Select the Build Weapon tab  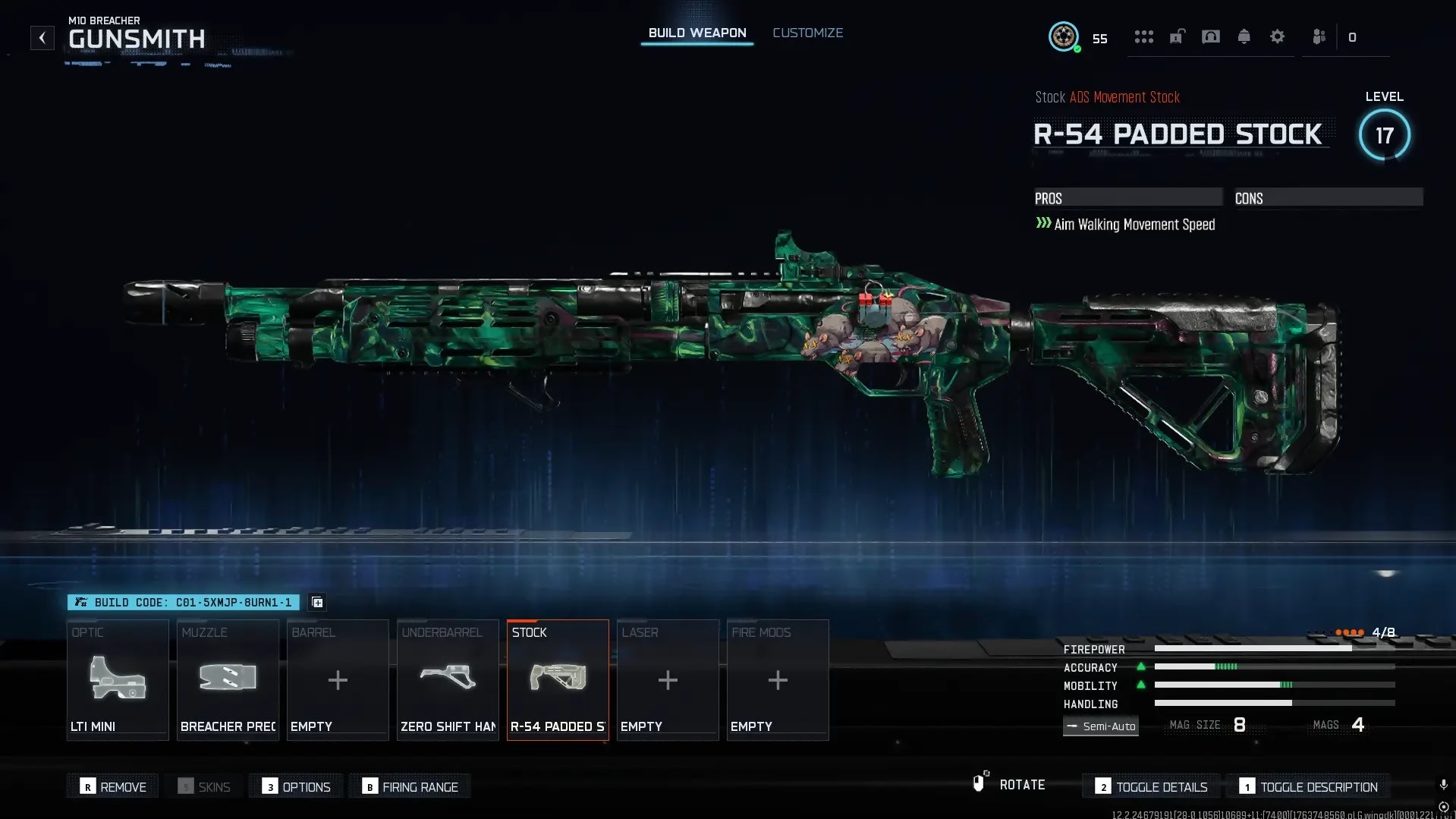click(x=697, y=33)
